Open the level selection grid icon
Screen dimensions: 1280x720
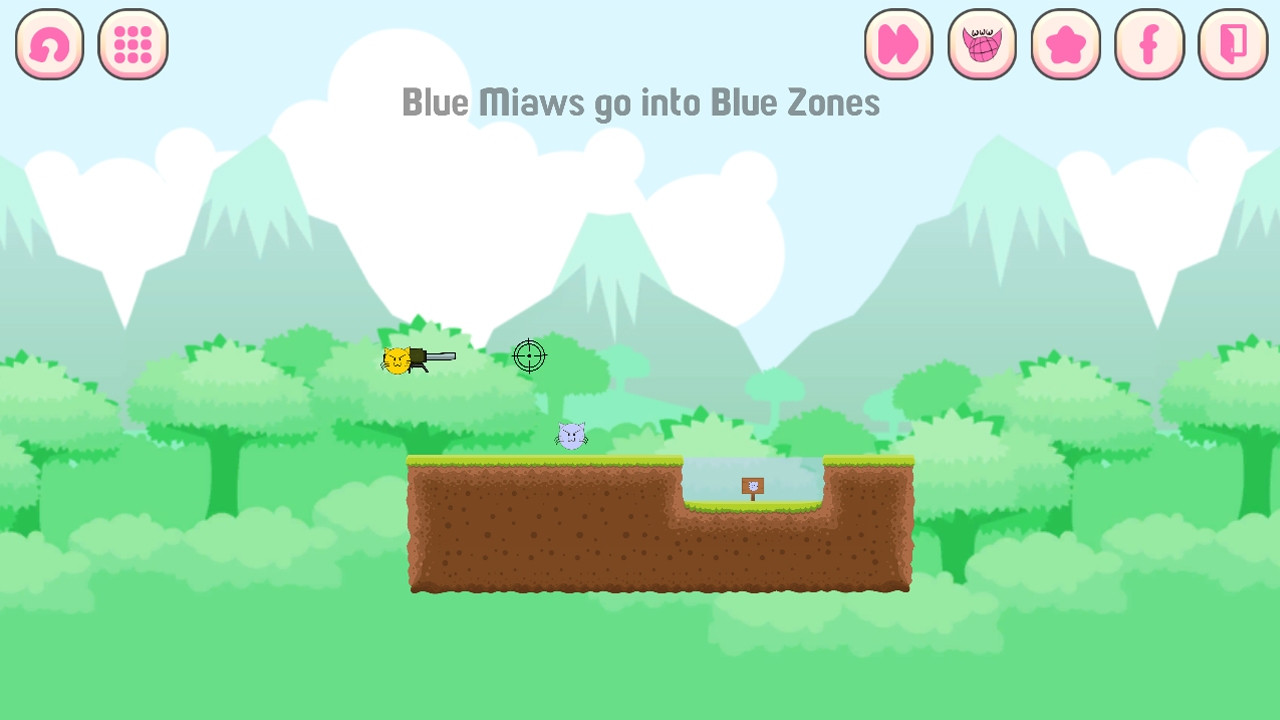tap(132, 43)
